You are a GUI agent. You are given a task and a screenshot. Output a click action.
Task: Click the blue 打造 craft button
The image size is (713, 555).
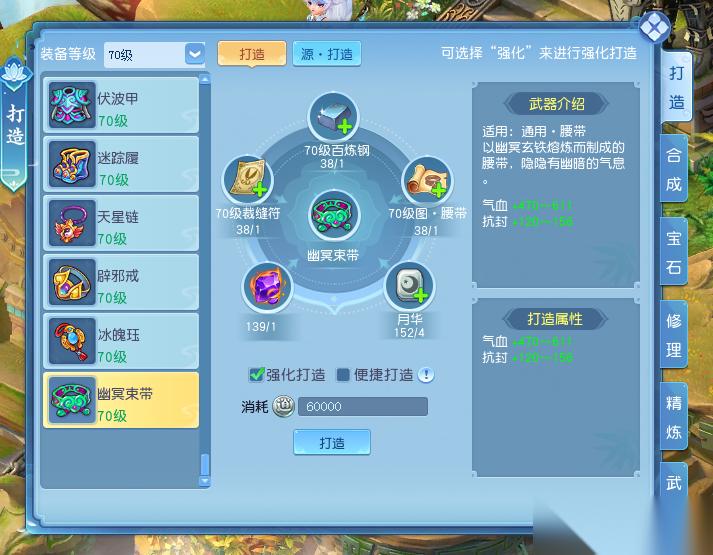(x=331, y=442)
